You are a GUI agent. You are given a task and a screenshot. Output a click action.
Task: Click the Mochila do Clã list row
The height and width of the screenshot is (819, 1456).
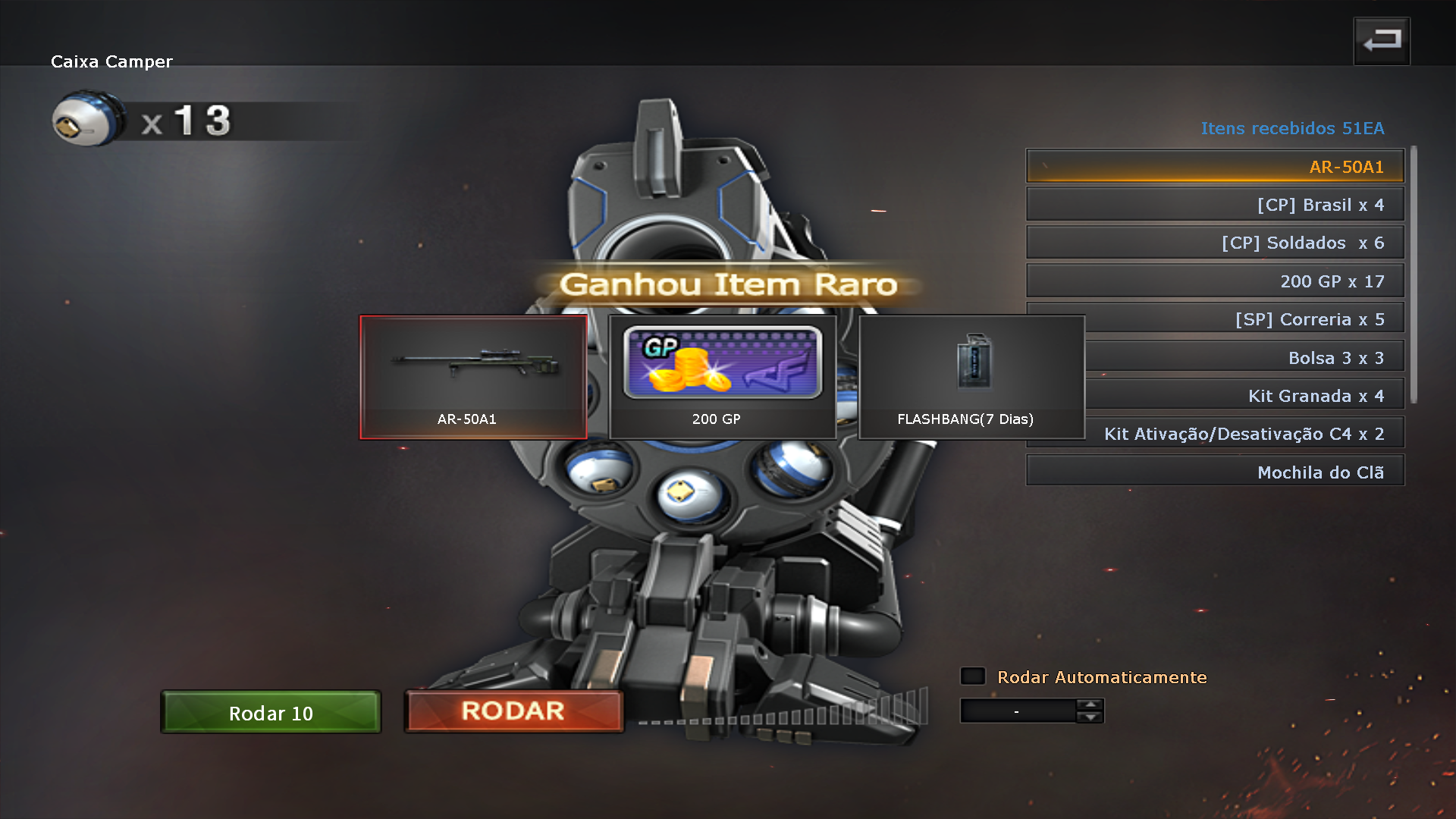click(1215, 472)
